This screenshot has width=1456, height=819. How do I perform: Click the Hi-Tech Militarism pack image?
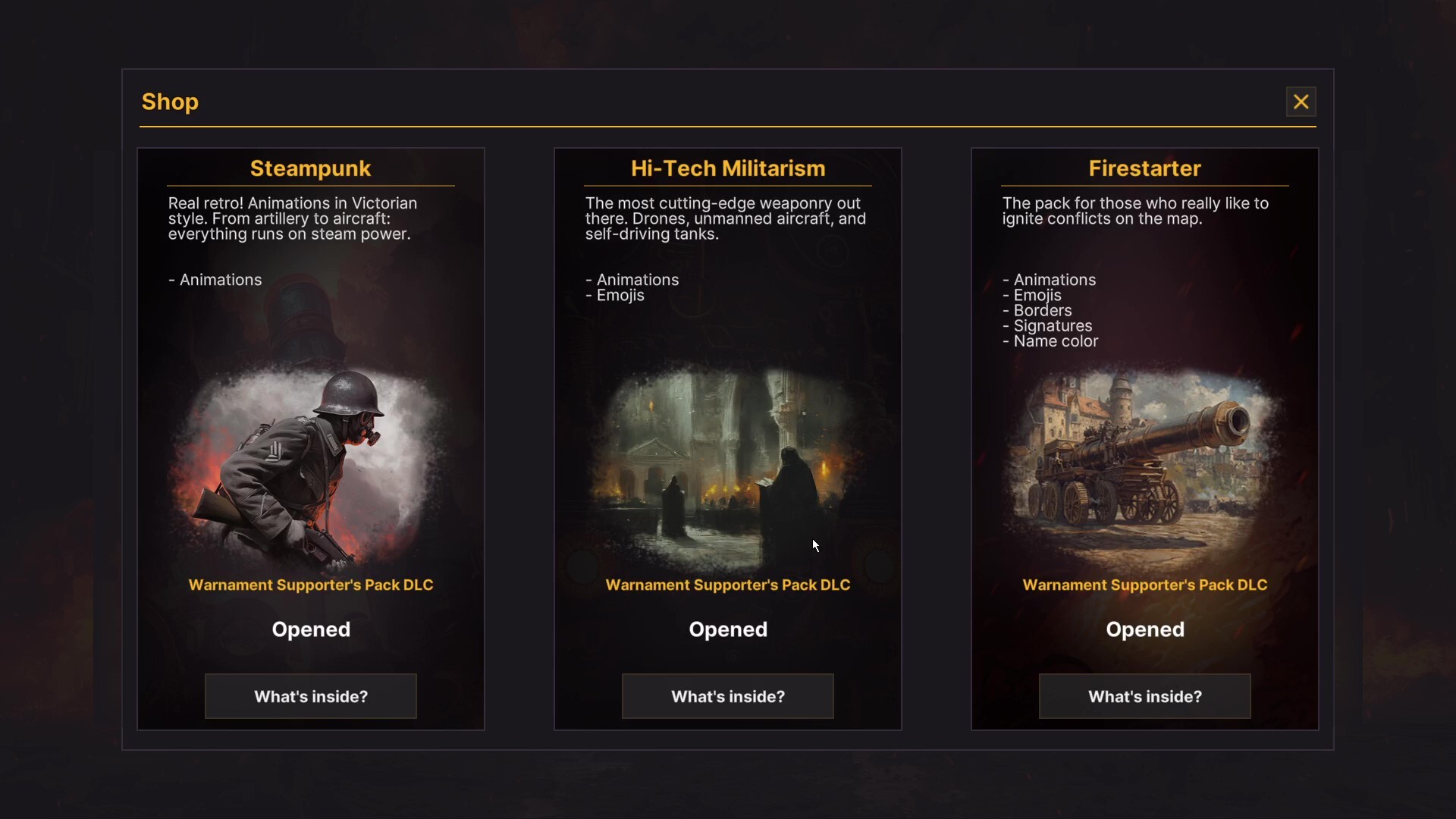728,466
